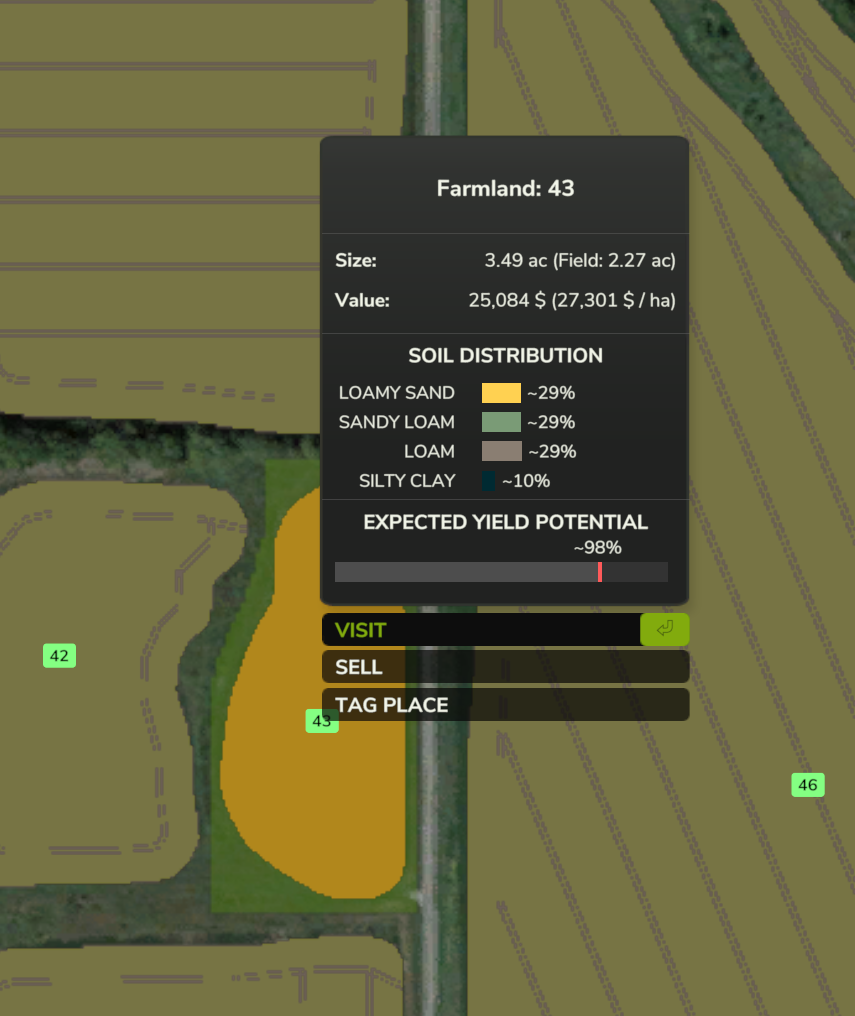Select farmland marker 42 on the map
855x1016 pixels.
coord(59,656)
